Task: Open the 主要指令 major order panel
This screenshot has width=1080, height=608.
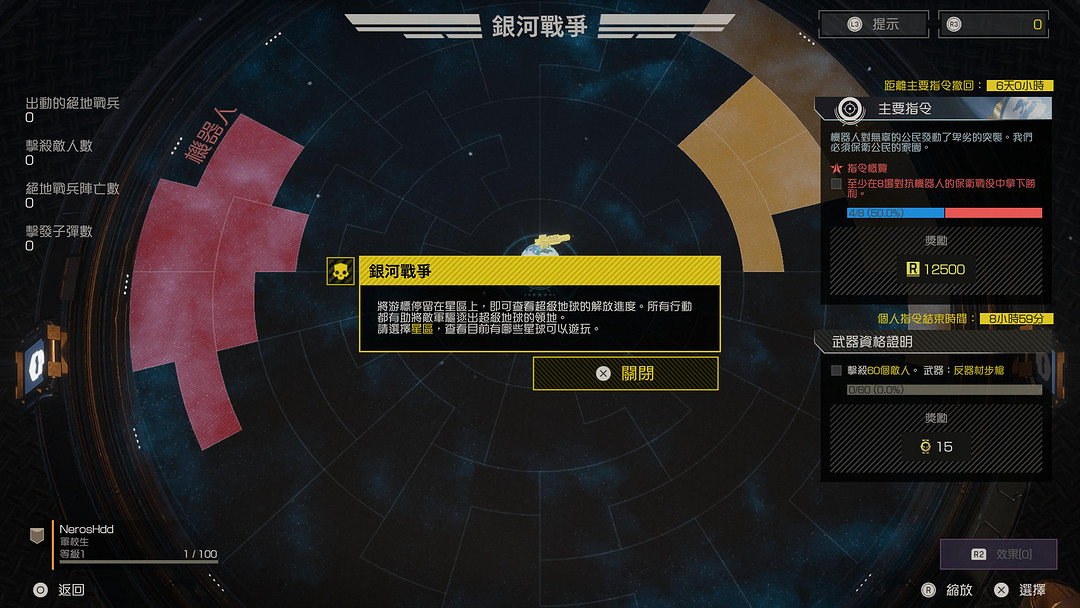Action: [933, 108]
